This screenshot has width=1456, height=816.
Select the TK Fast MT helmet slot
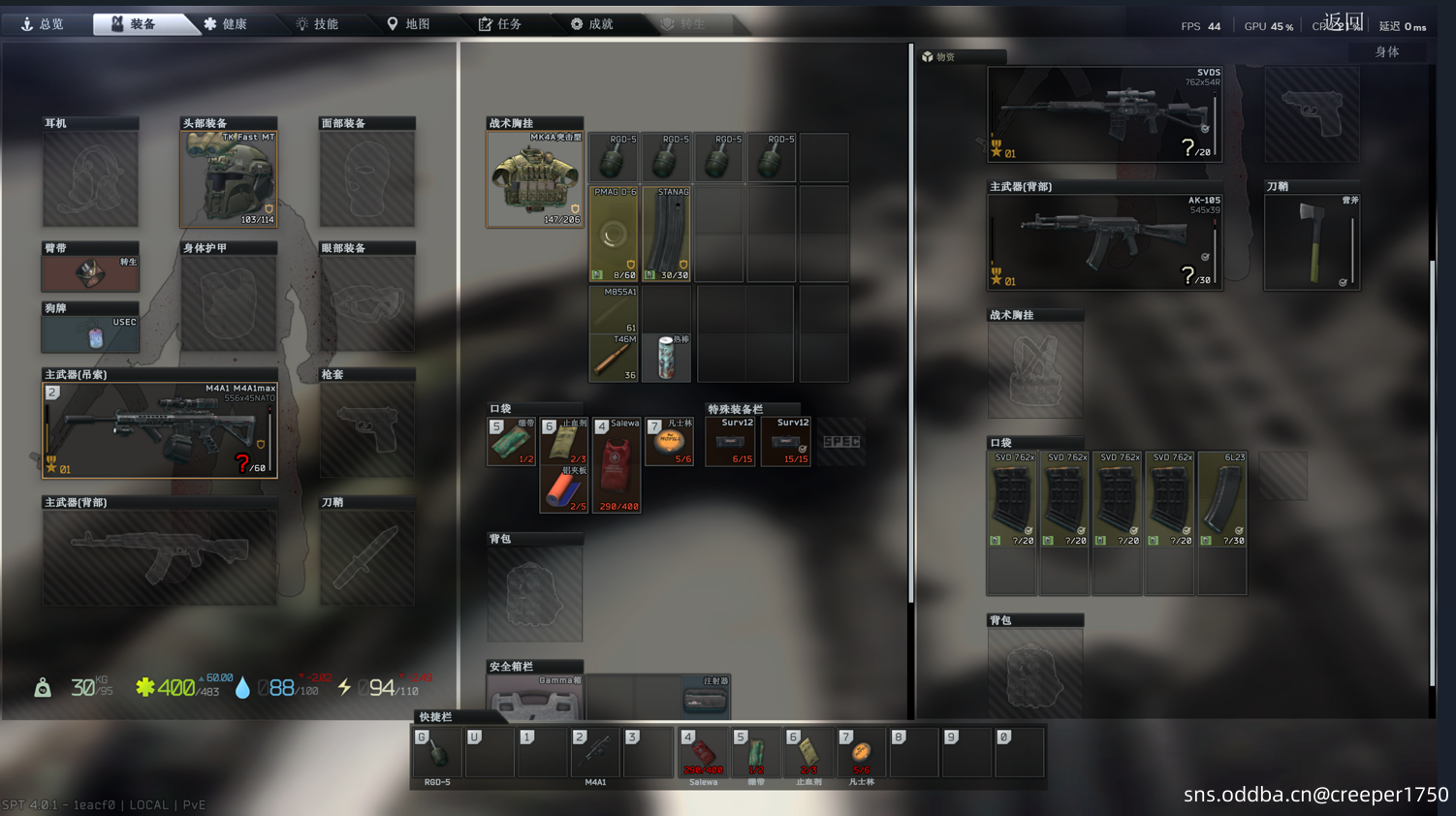coord(229,178)
